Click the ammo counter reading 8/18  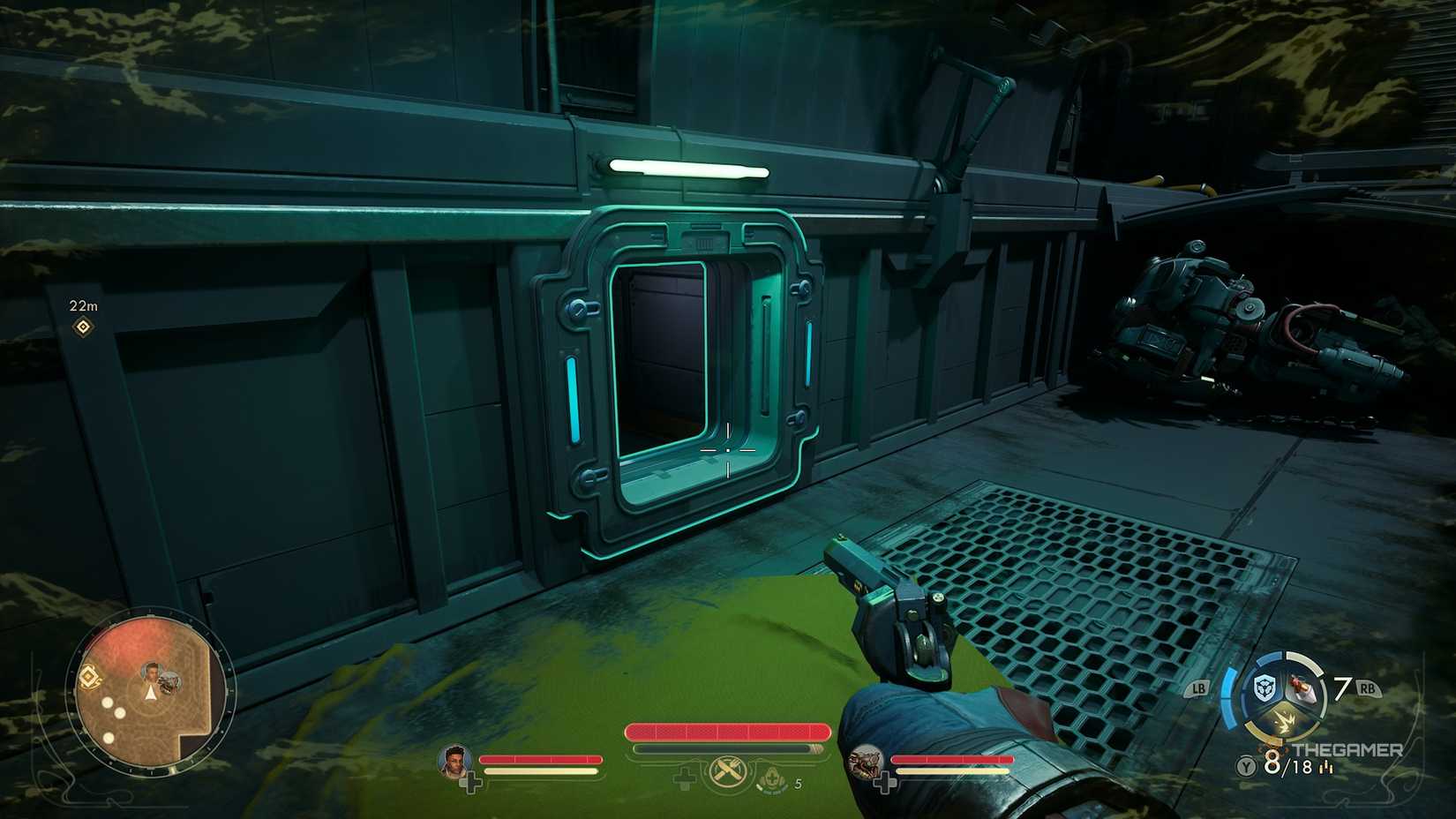[x=1287, y=765]
